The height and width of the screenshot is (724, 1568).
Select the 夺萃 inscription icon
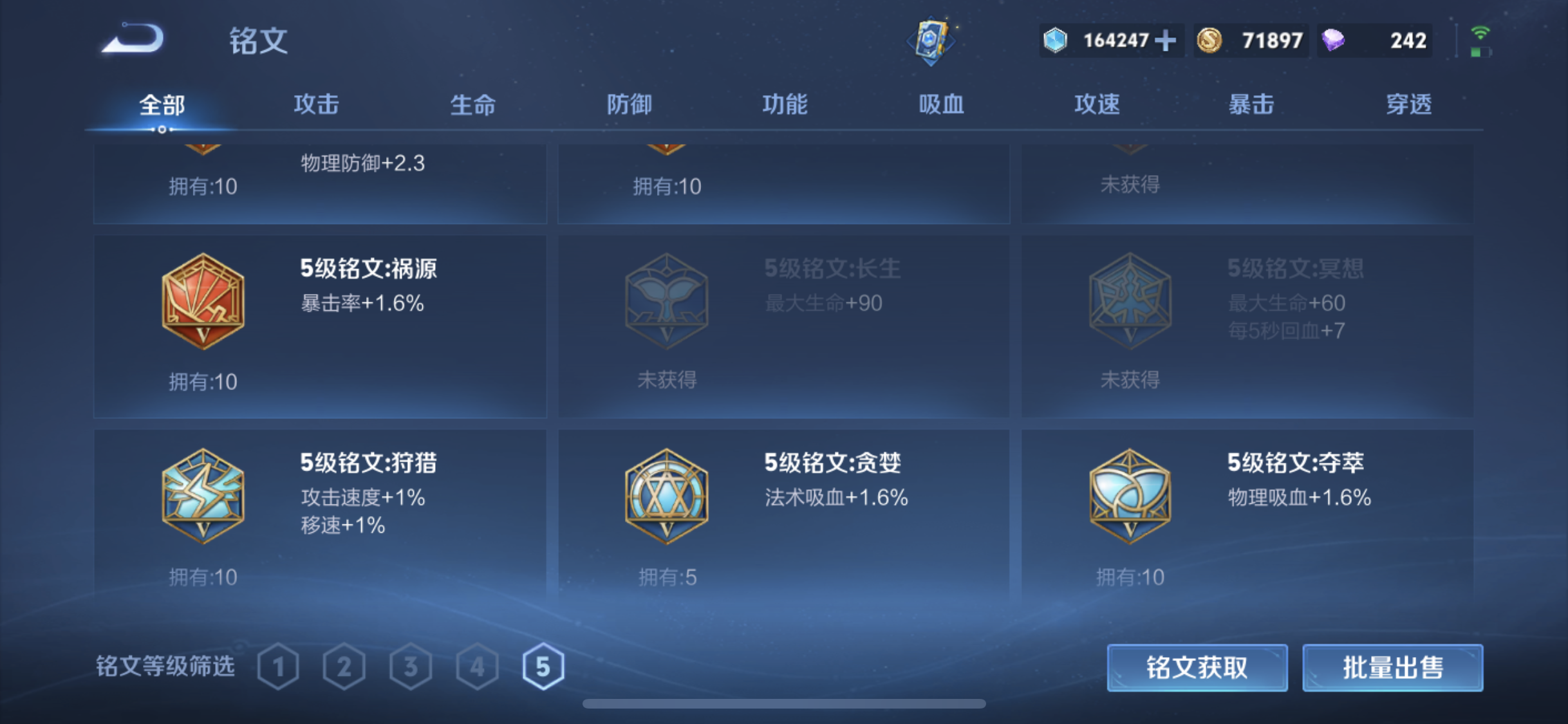pos(1128,496)
